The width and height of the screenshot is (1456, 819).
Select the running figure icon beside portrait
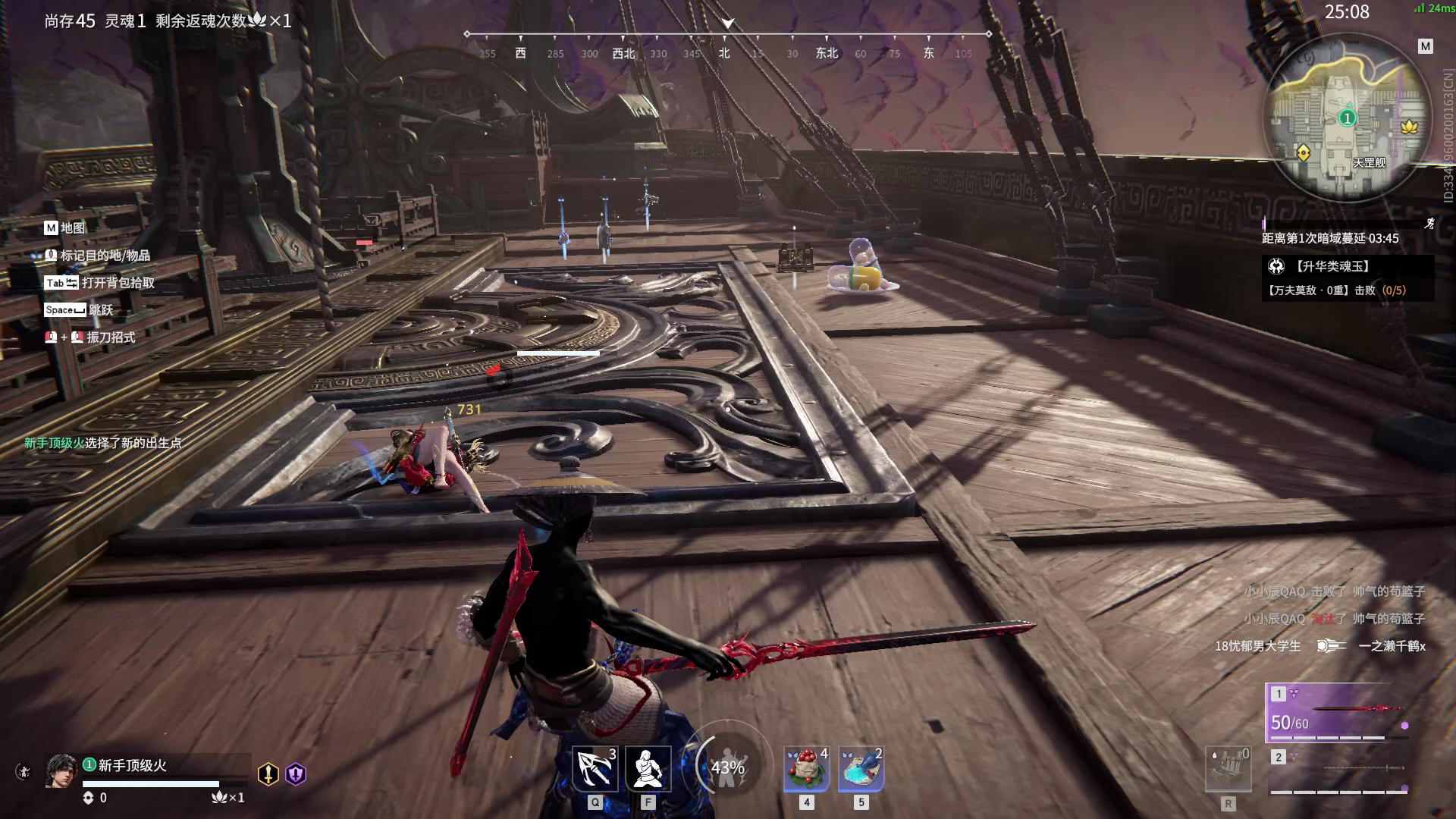[x=24, y=772]
